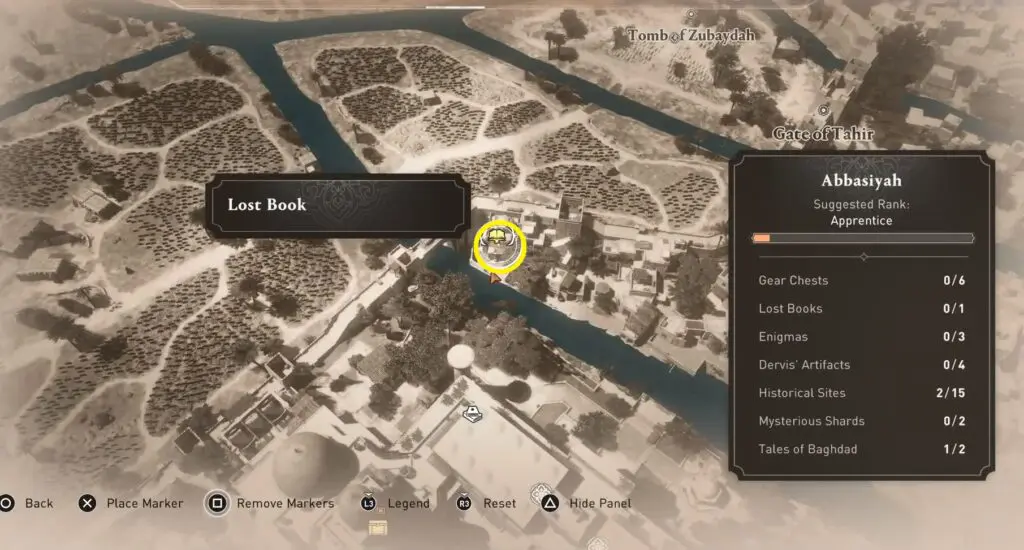The height and width of the screenshot is (550, 1024).
Task: Select the Tomb of Zubaydah site marker
Action: pyautogui.click(x=691, y=16)
